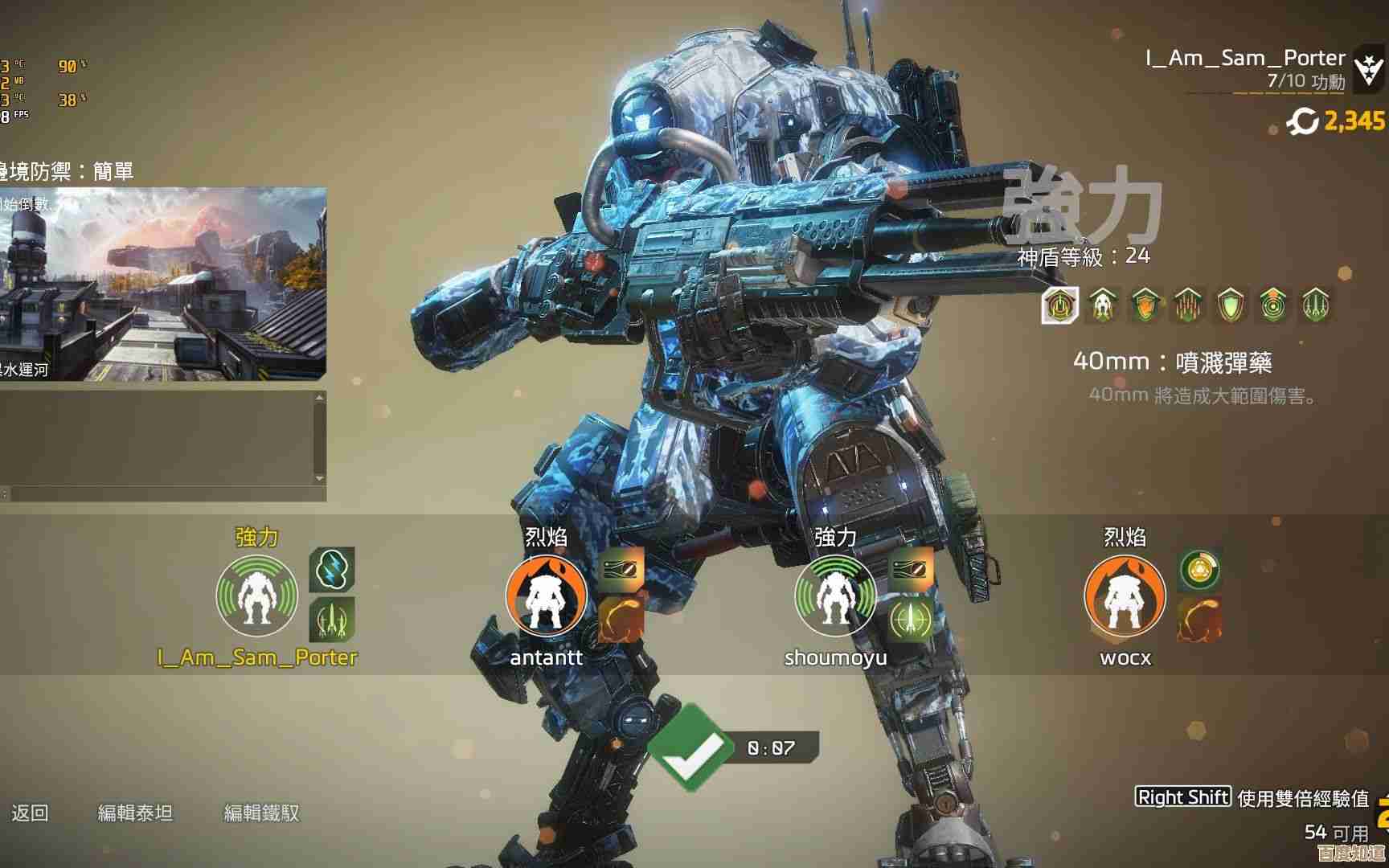1389x868 pixels.
Task: Click the lightning bolt kit icon
Action: pos(332,570)
